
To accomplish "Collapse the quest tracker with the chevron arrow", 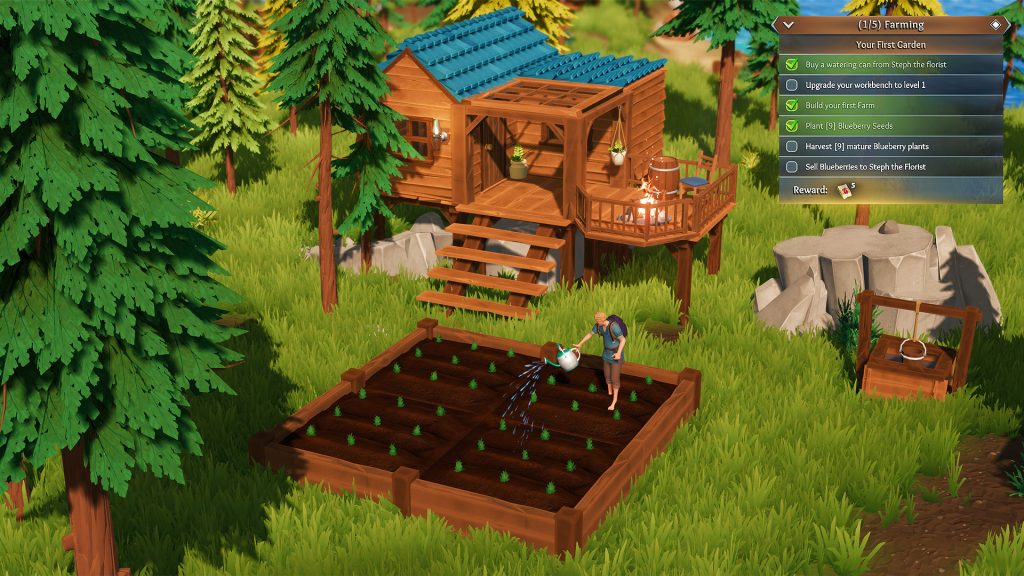I will click(x=789, y=24).
